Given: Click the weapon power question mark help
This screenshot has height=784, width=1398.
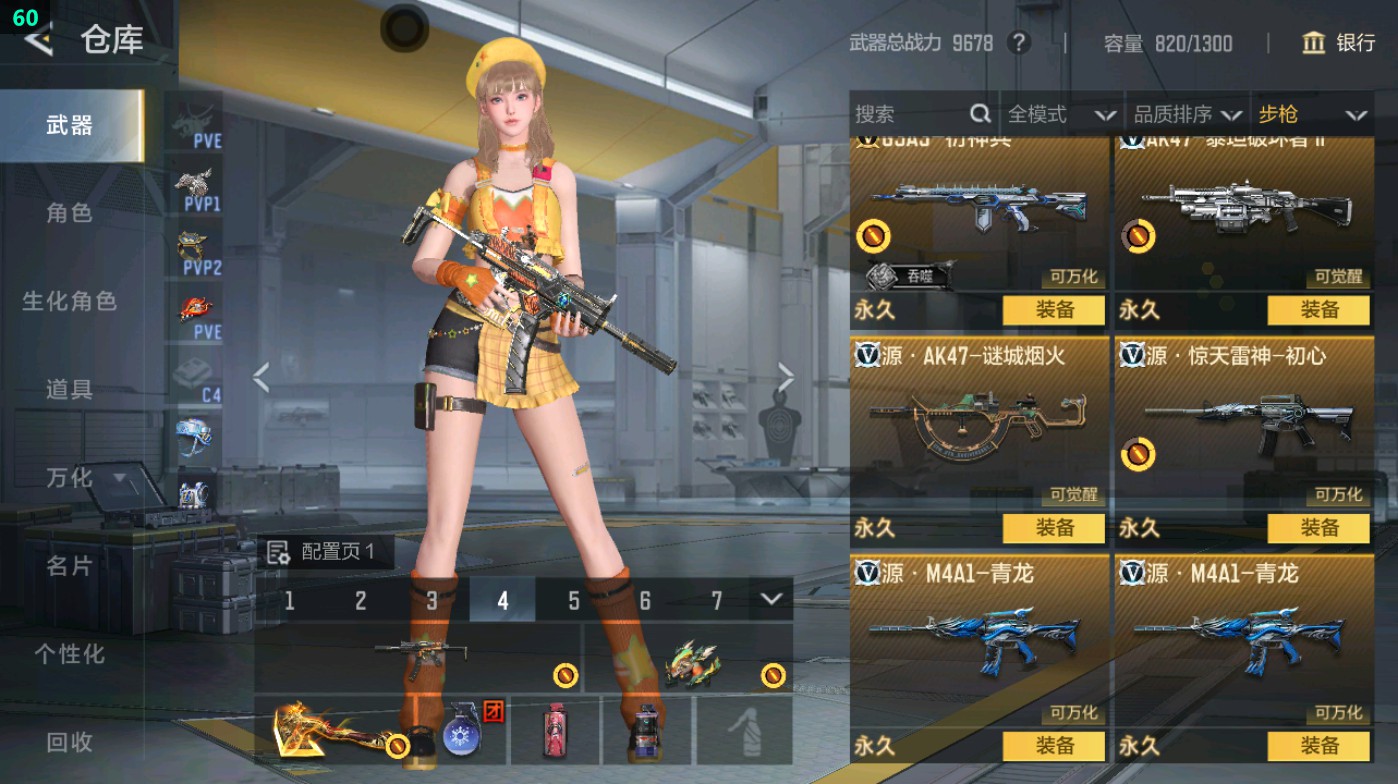Looking at the screenshot, I should pos(1018,43).
